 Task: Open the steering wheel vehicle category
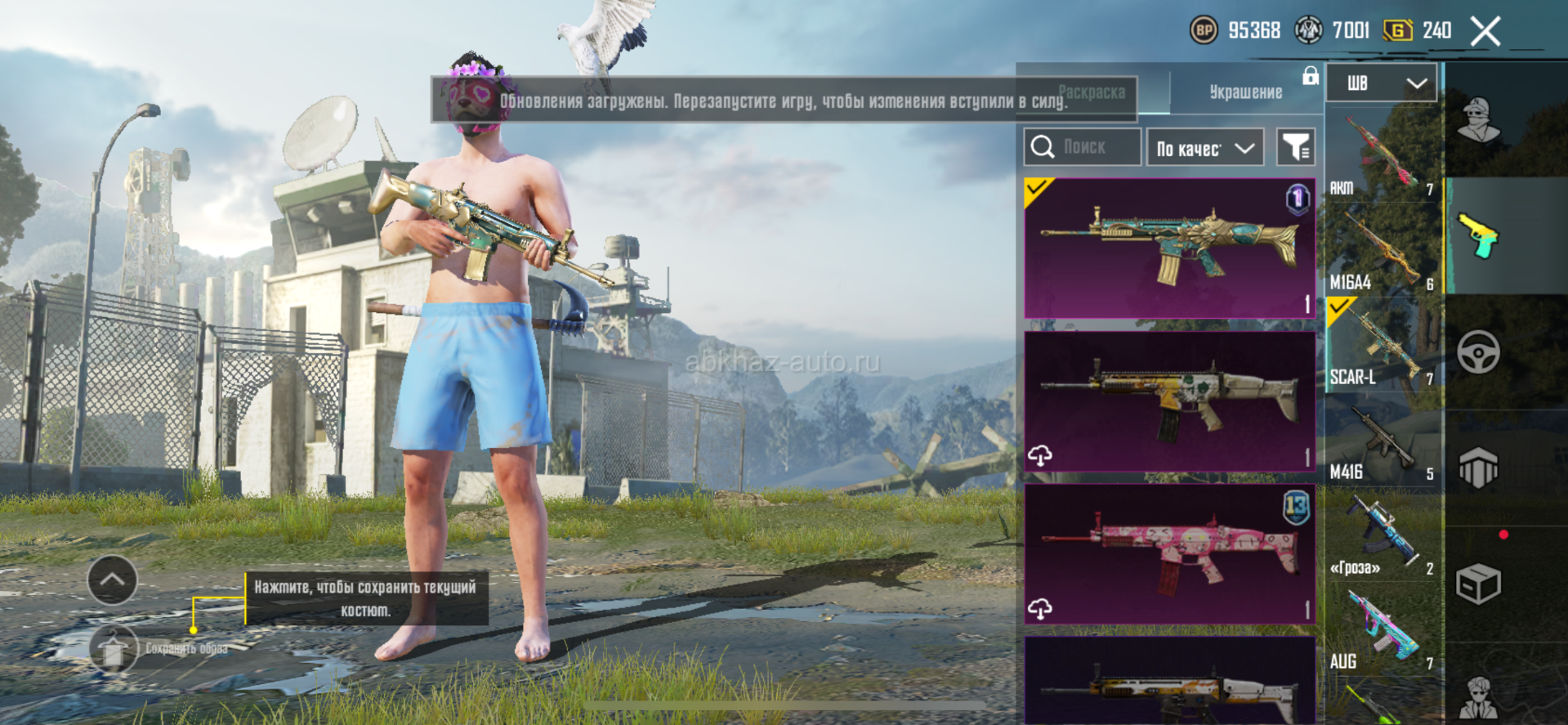coord(1479,352)
